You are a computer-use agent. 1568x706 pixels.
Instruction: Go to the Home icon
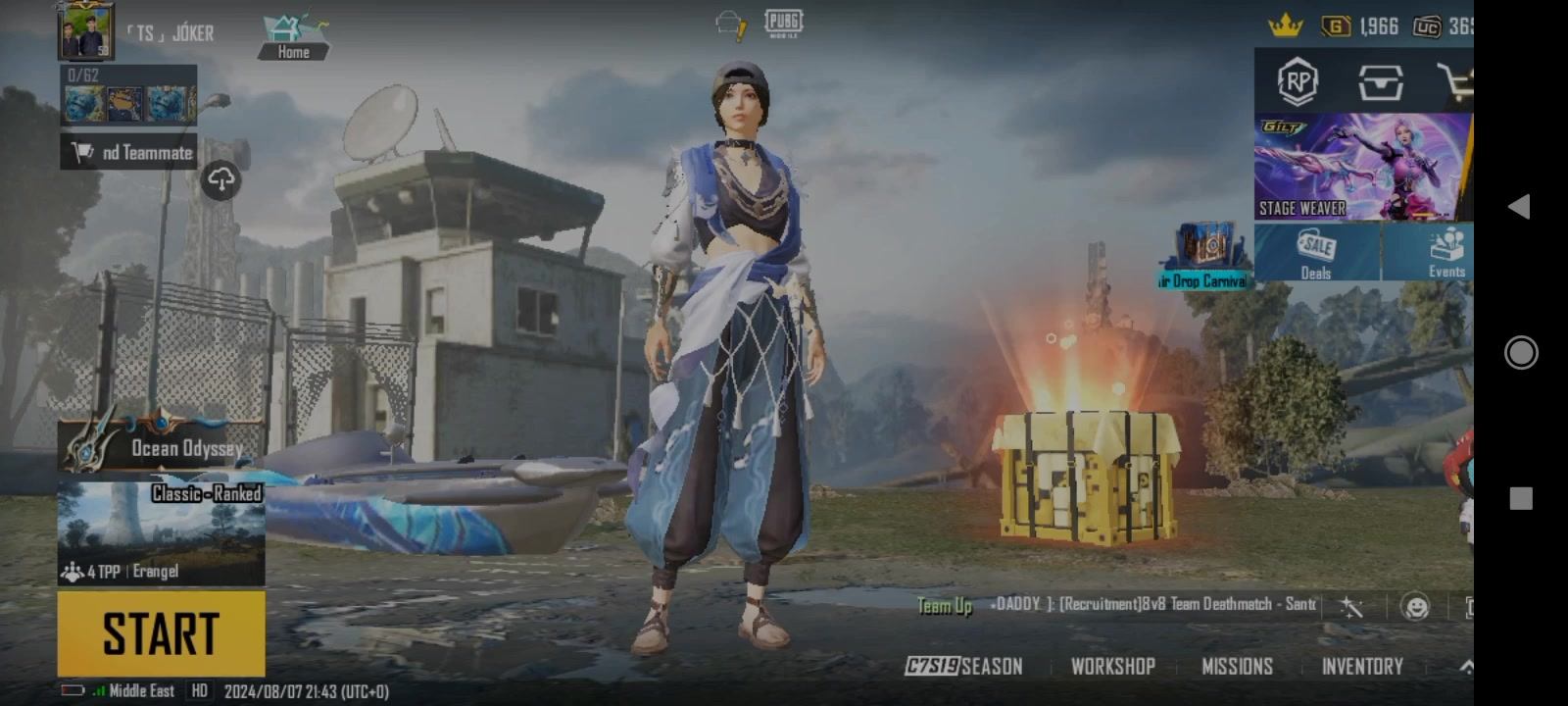[293, 37]
